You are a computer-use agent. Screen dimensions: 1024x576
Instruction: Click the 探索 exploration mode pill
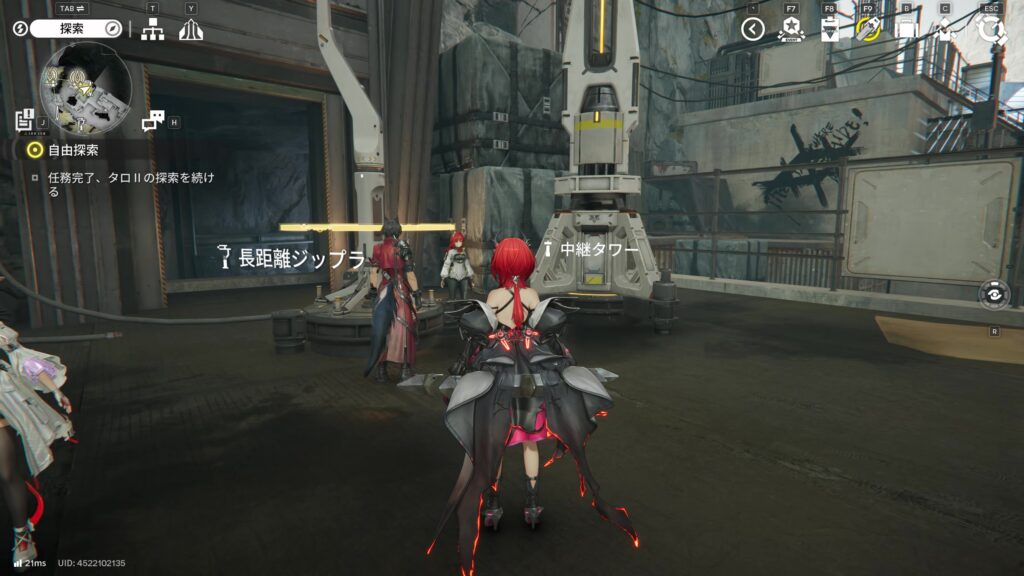76,29
